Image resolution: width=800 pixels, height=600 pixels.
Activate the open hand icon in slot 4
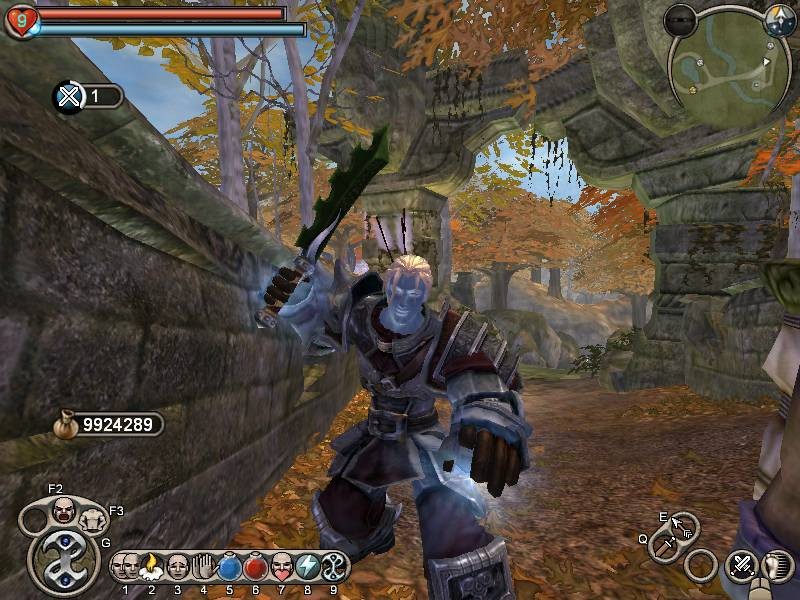(x=203, y=567)
